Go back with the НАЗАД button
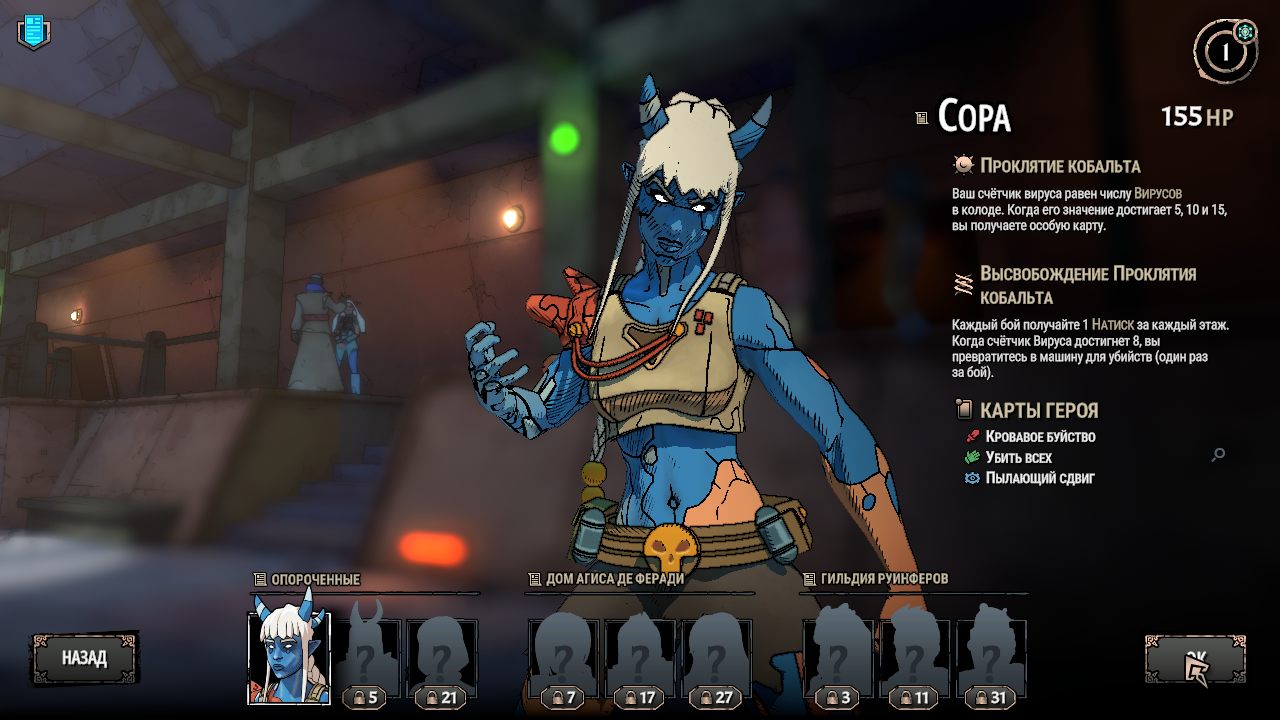Viewport: 1280px width, 720px height. click(84, 658)
